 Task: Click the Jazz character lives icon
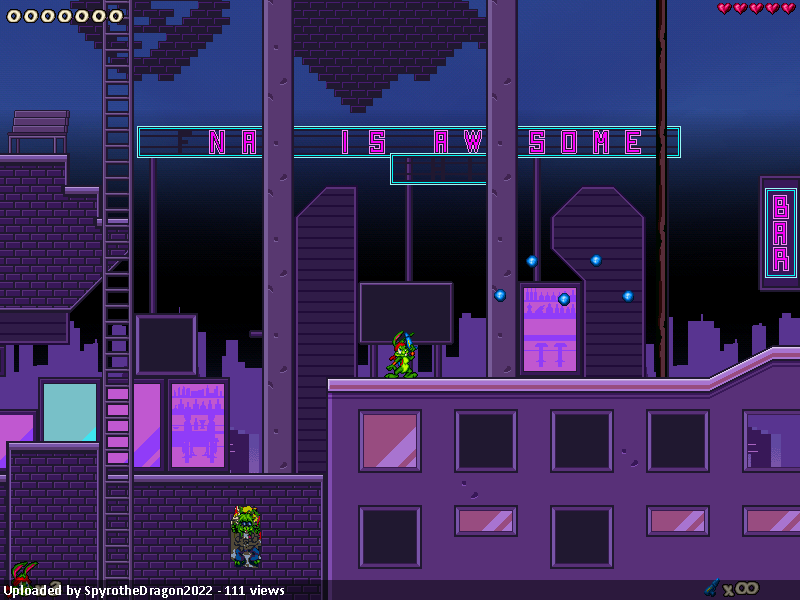point(23,575)
